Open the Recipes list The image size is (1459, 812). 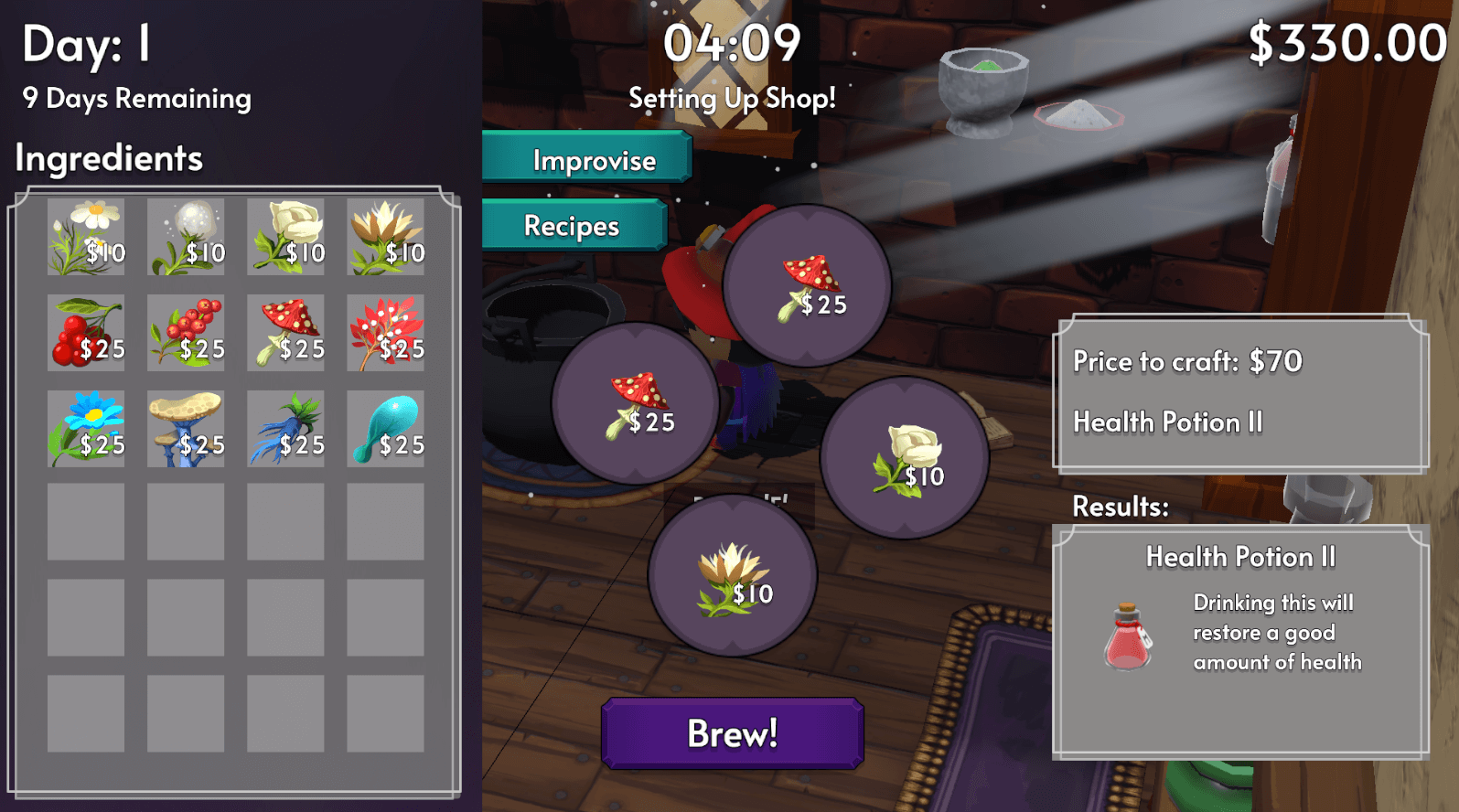[x=573, y=226]
